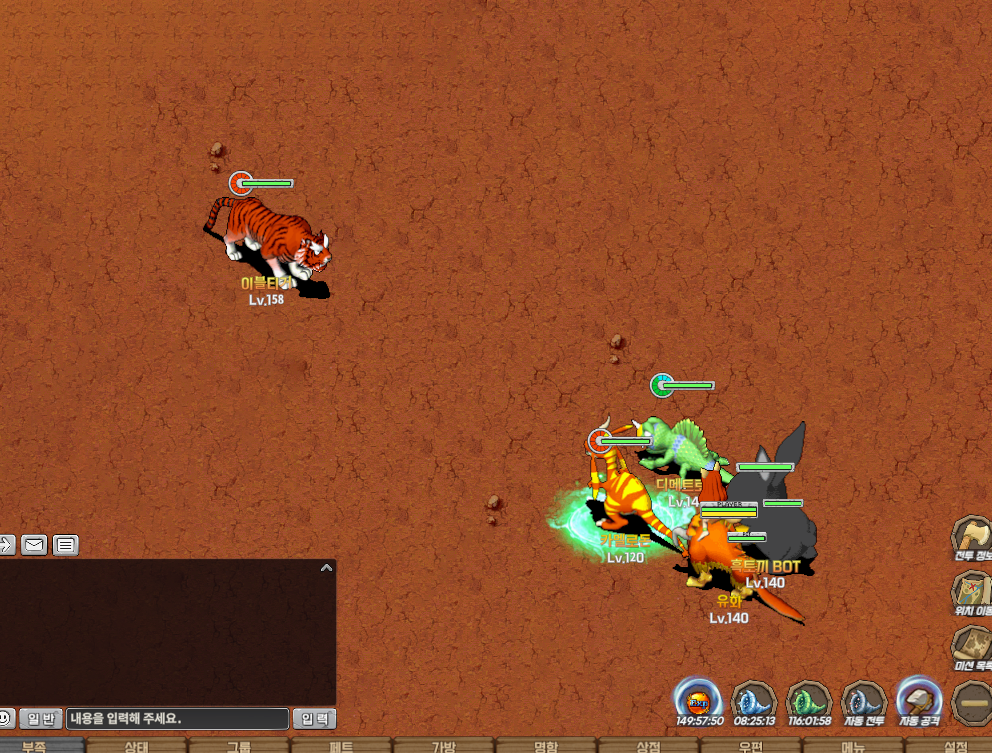Click the chat text input field
The width and height of the screenshot is (992, 753).
point(178,718)
